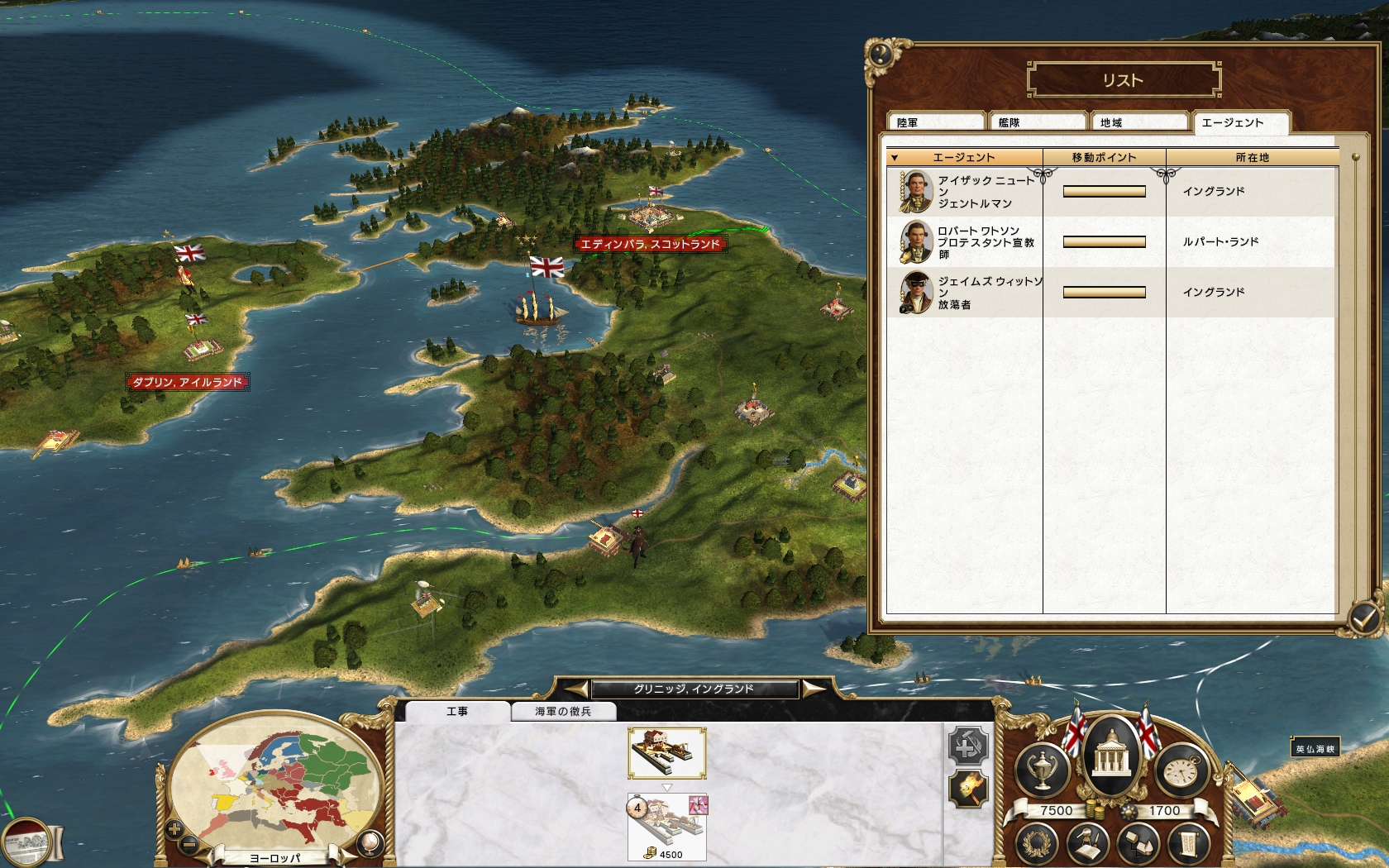Viewport: 1389px width, 868px height.
Task: Open help with the question mark button
Action: pos(881,55)
